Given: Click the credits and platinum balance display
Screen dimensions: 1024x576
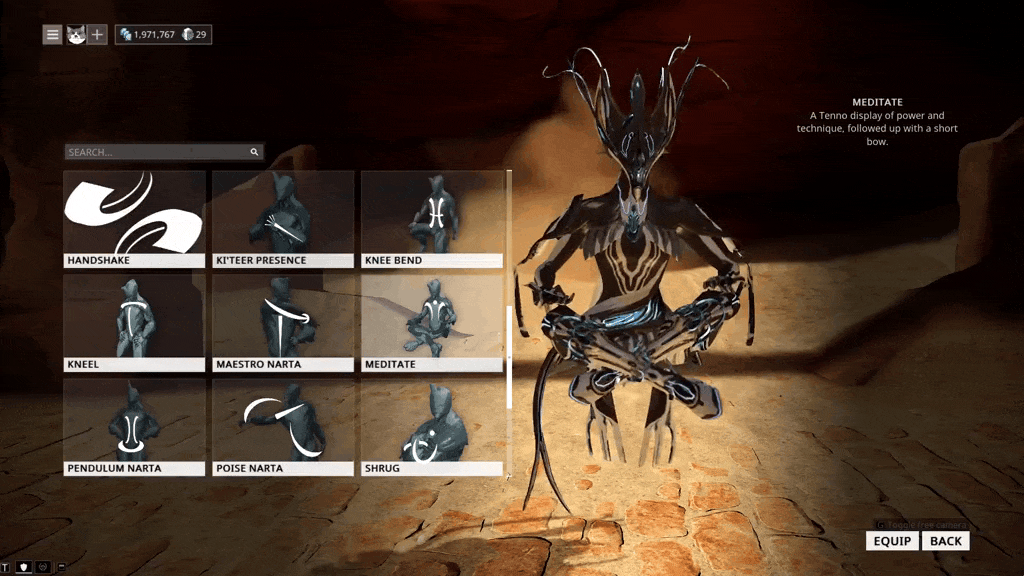Looking at the screenshot, I should 163,35.
